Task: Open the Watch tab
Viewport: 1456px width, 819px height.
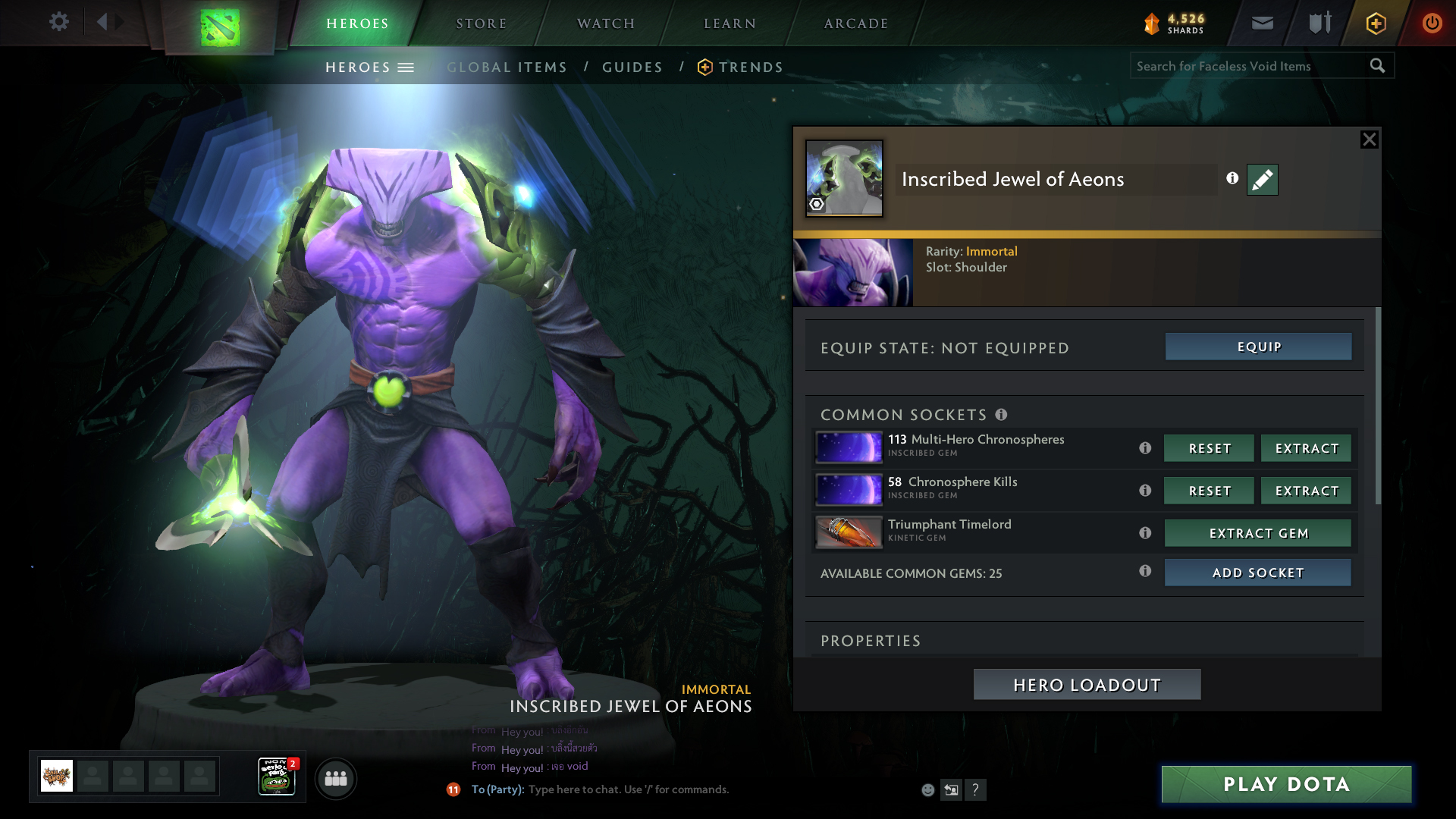Action: coord(605,24)
